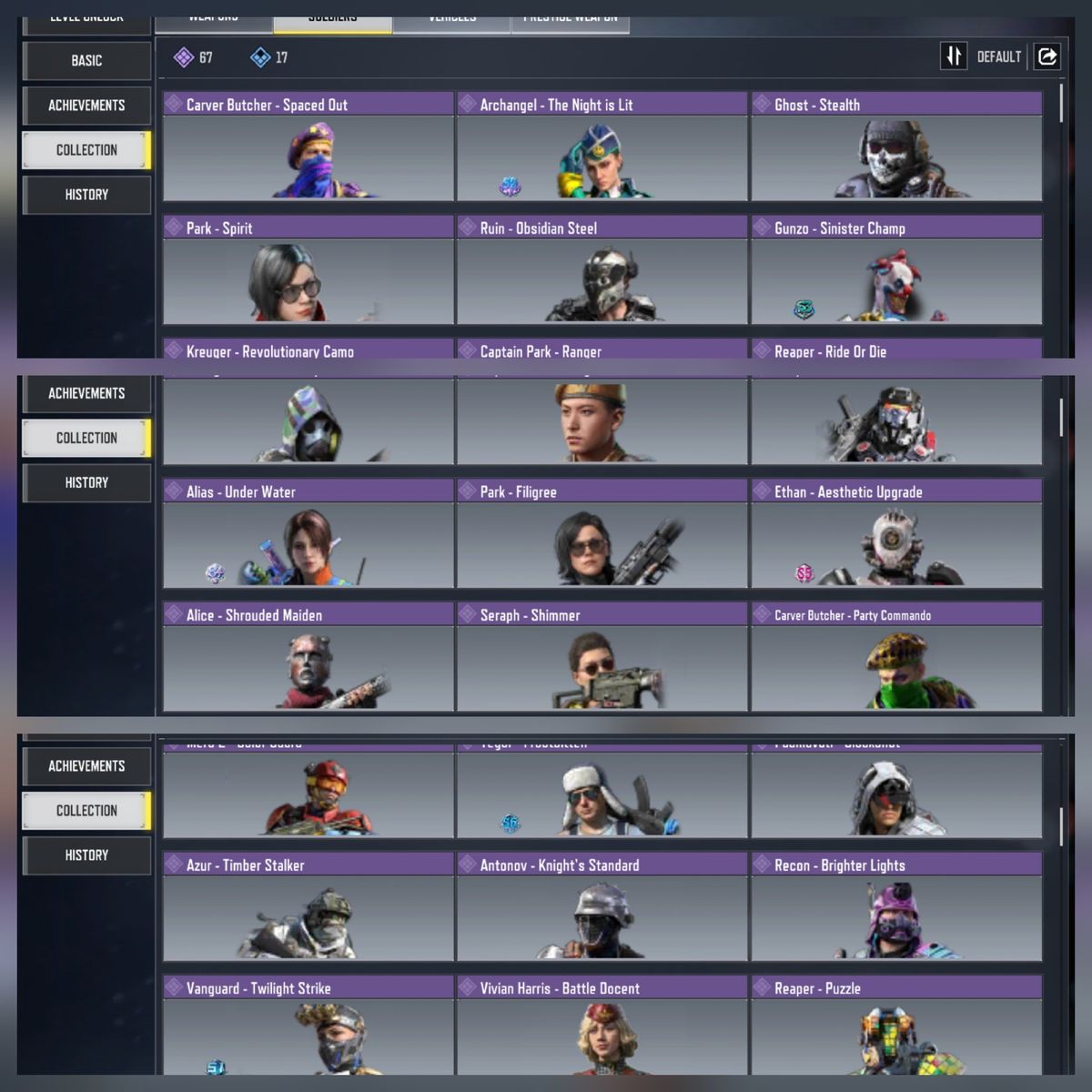The height and width of the screenshot is (1092, 1092).
Task: Click the share export icon
Action: [1047, 56]
